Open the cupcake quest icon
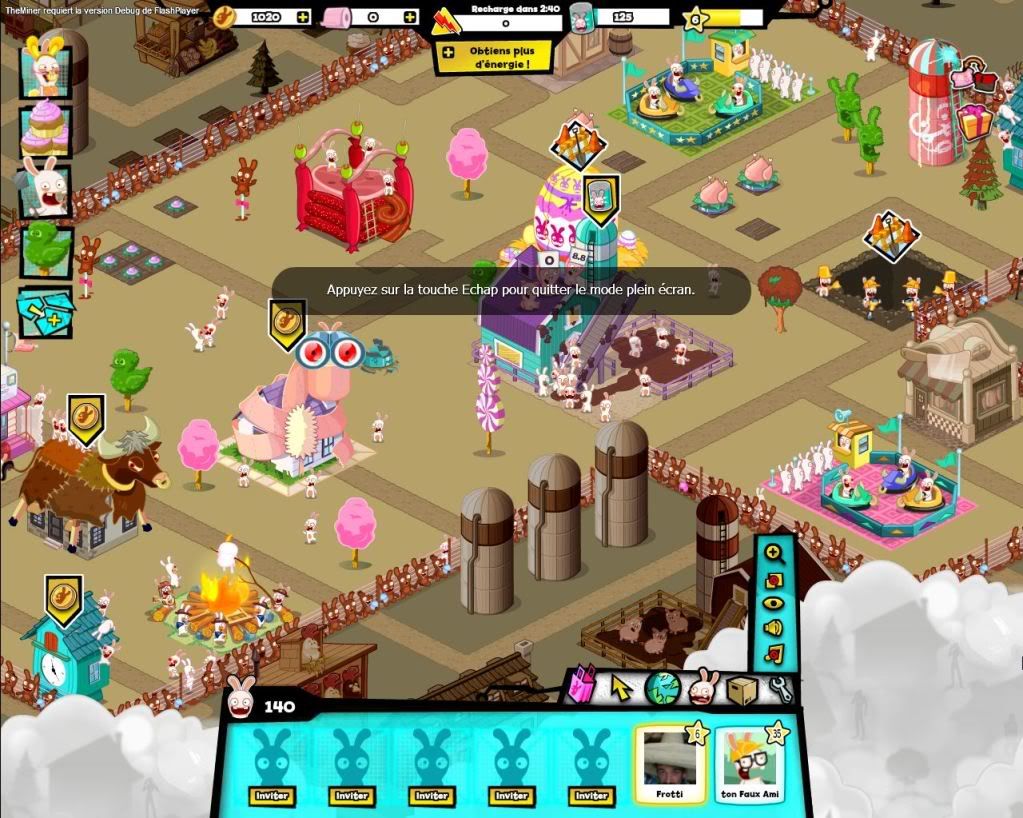 point(45,128)
